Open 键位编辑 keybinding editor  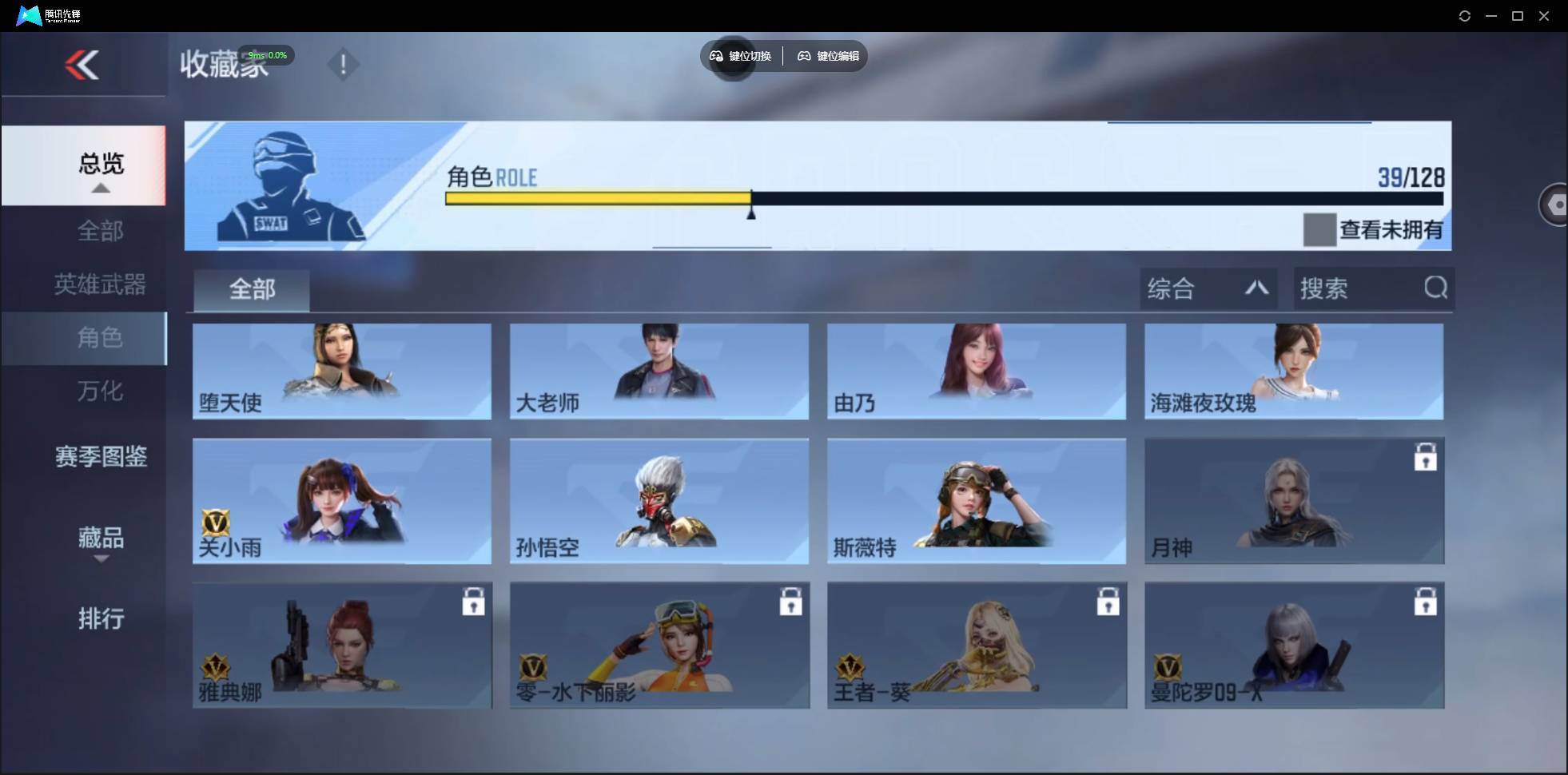828,56
